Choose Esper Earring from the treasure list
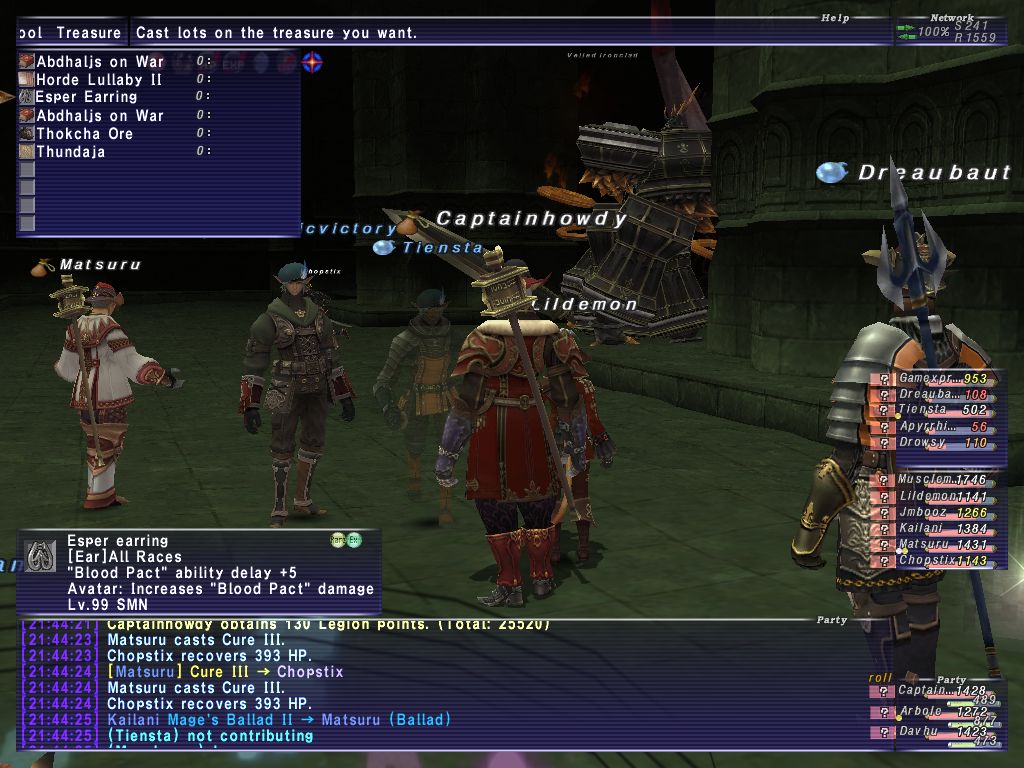The height and width of the screenshot is (768, 1024). [x=87, y=97]
